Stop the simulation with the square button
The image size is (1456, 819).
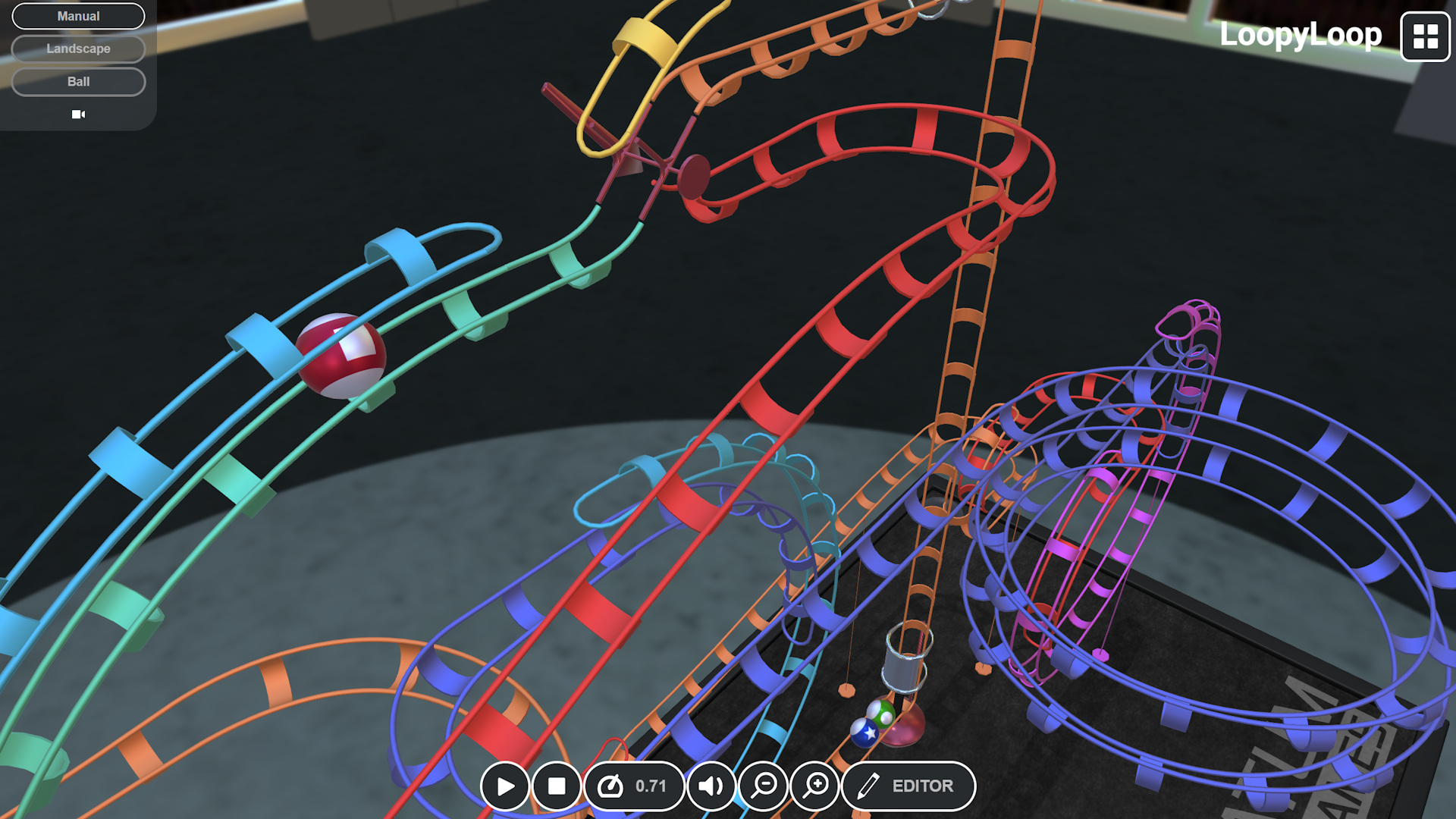click(557, 786)
